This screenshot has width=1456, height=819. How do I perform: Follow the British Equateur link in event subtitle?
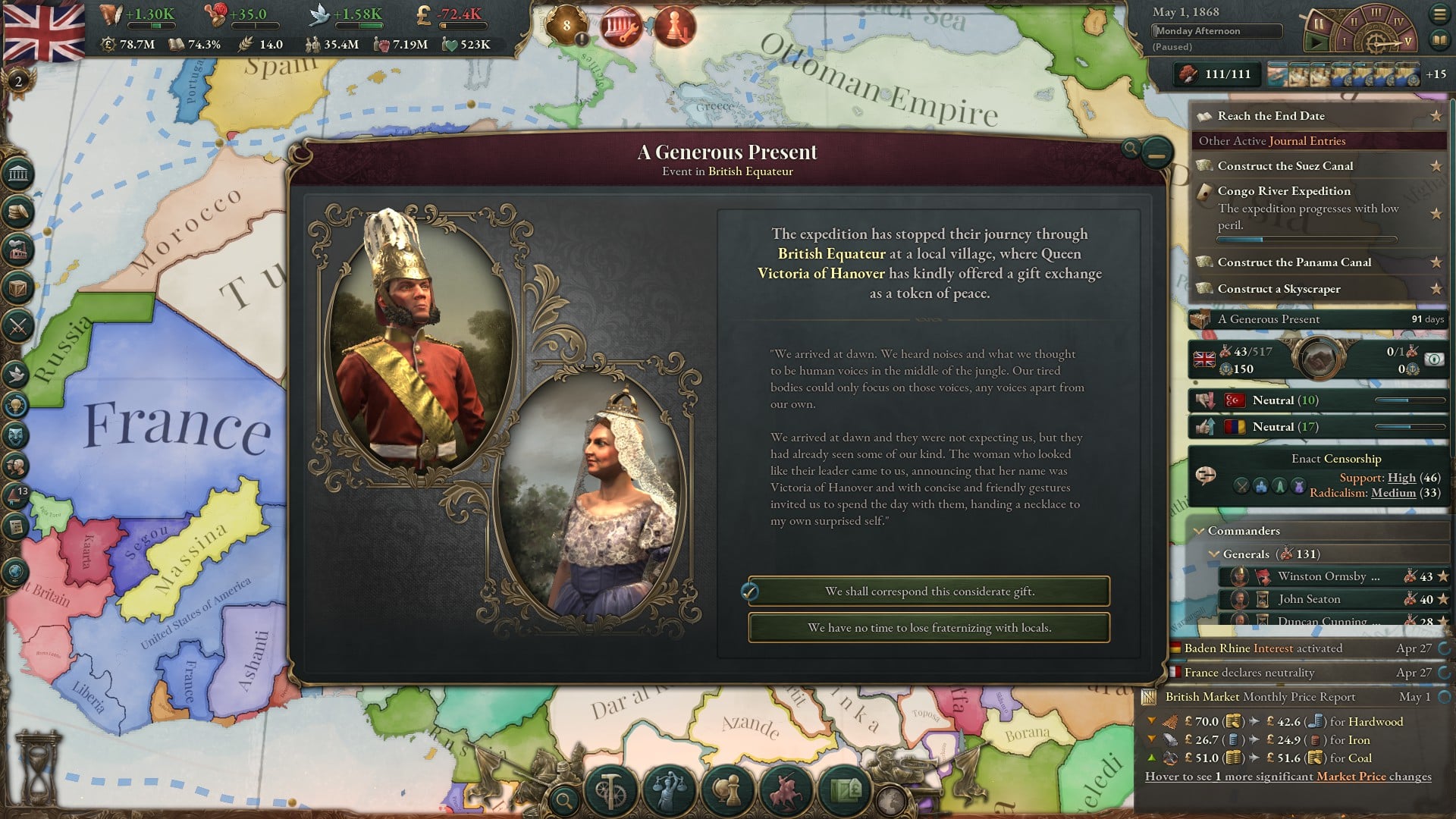click(x=750, y=171)
